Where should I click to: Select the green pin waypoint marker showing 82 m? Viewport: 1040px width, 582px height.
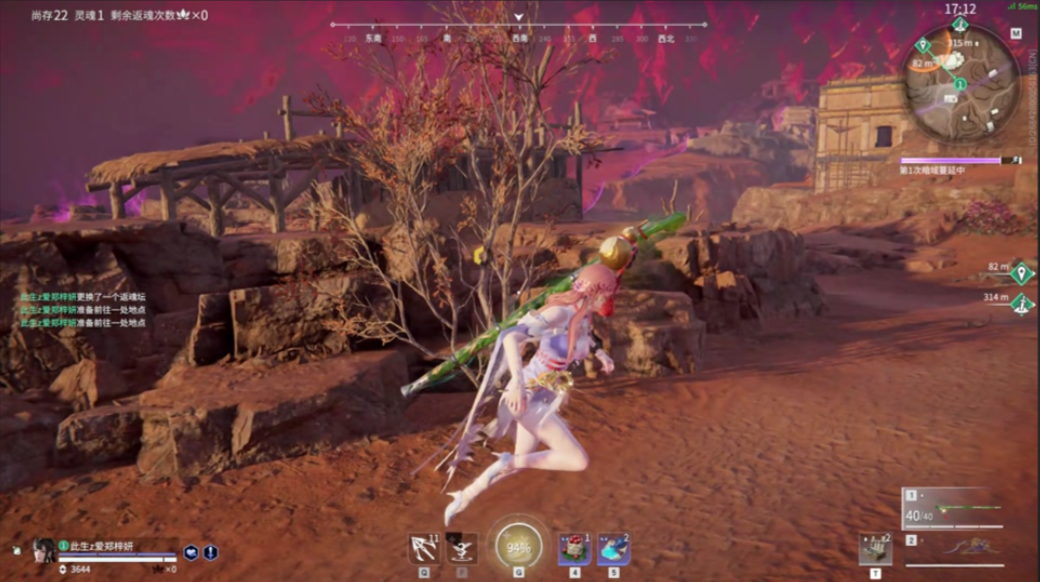tap(1020, 272)
